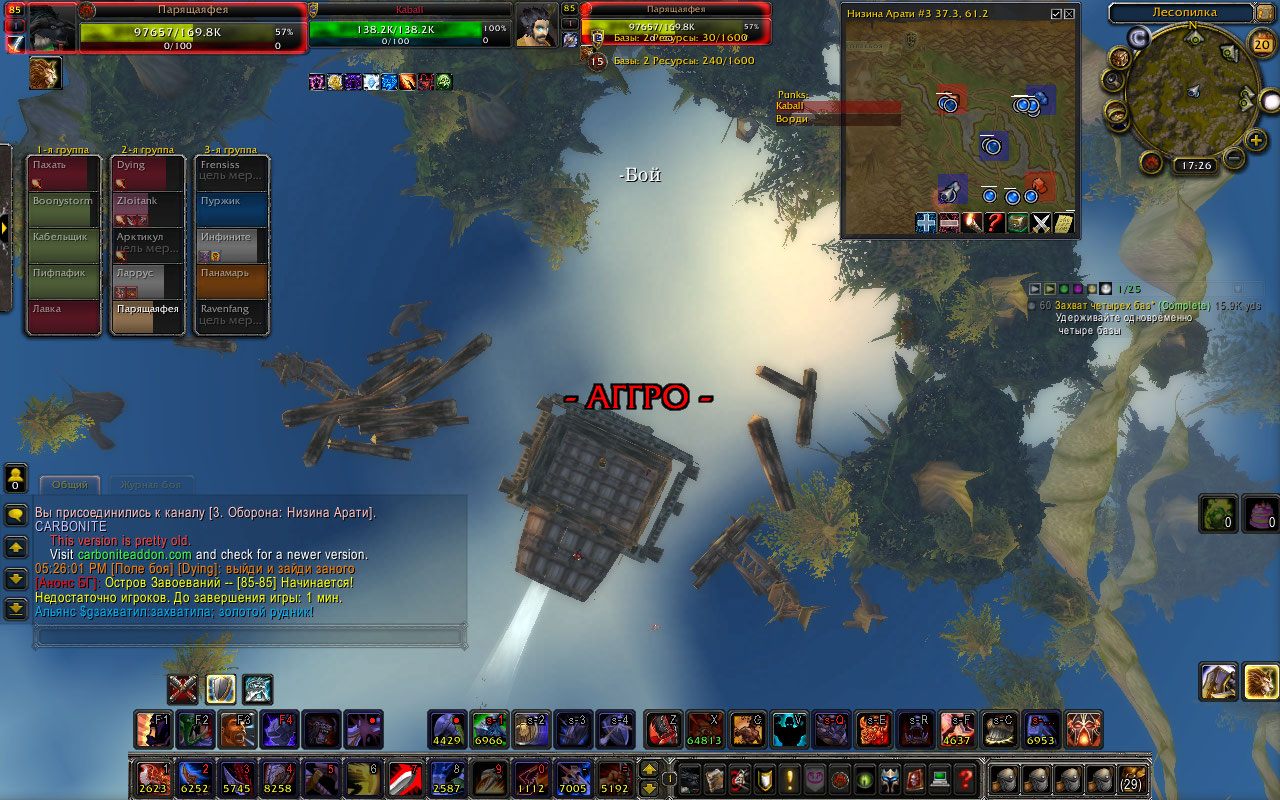Open the combat log chat tab

[151, 485]
